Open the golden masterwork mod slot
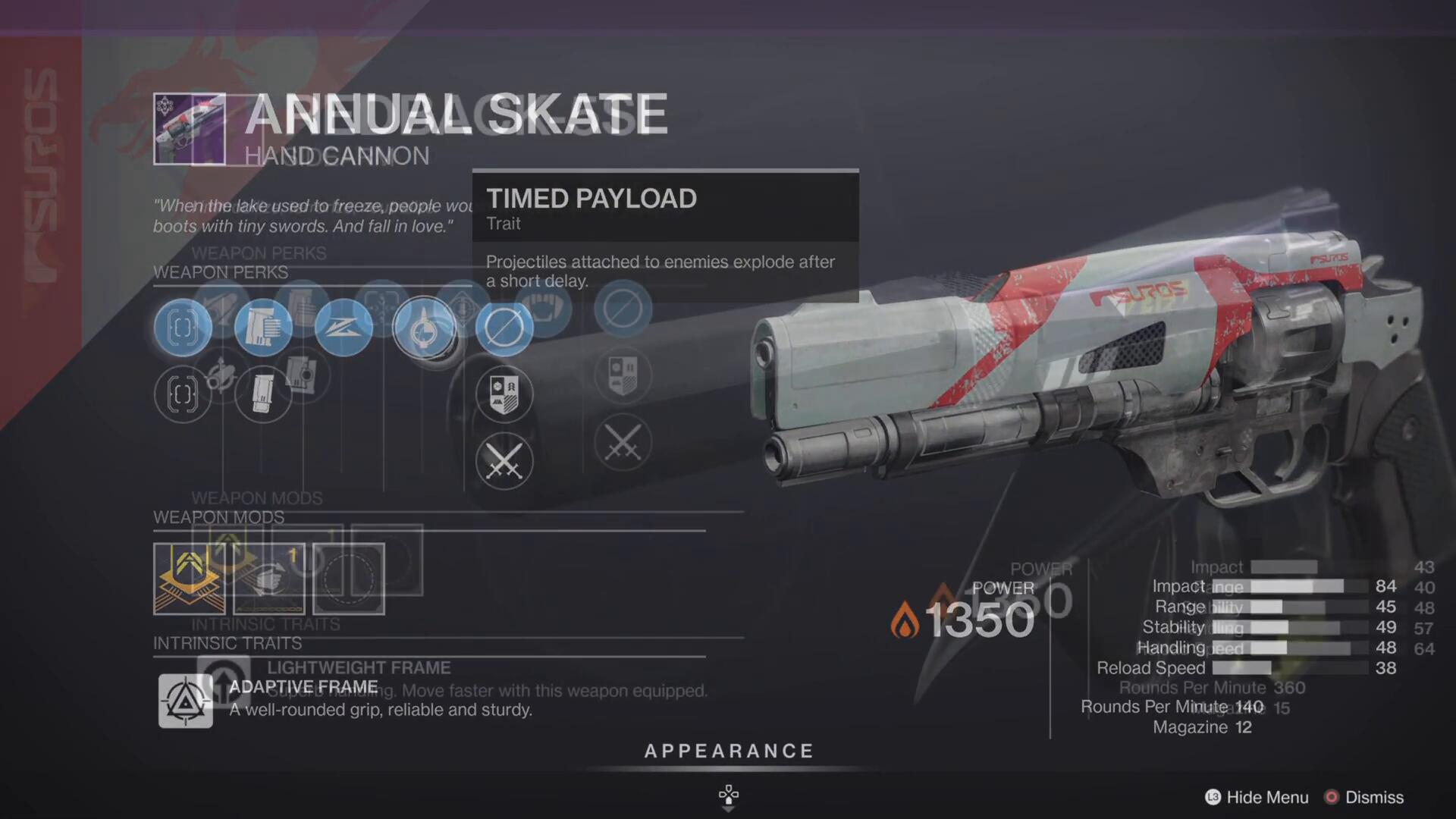 tap(189, 579)
